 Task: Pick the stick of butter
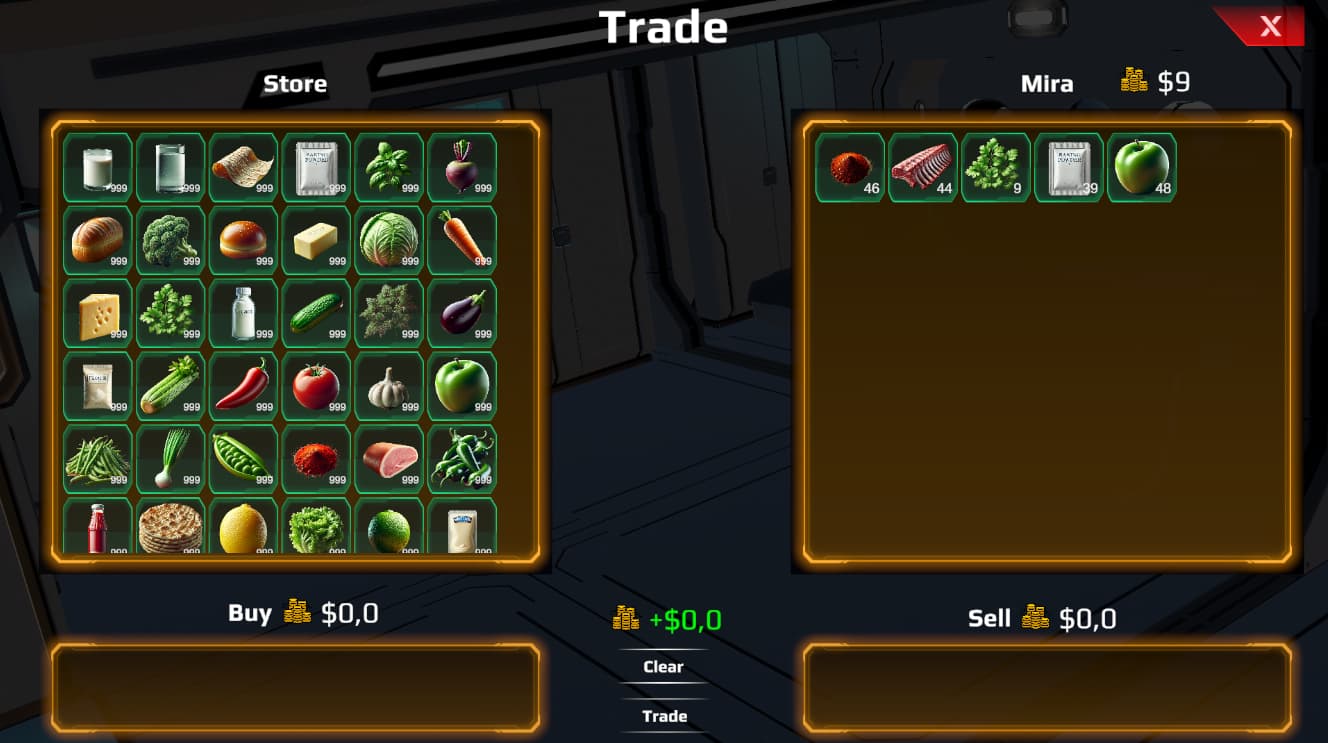(x=316, y=241)
